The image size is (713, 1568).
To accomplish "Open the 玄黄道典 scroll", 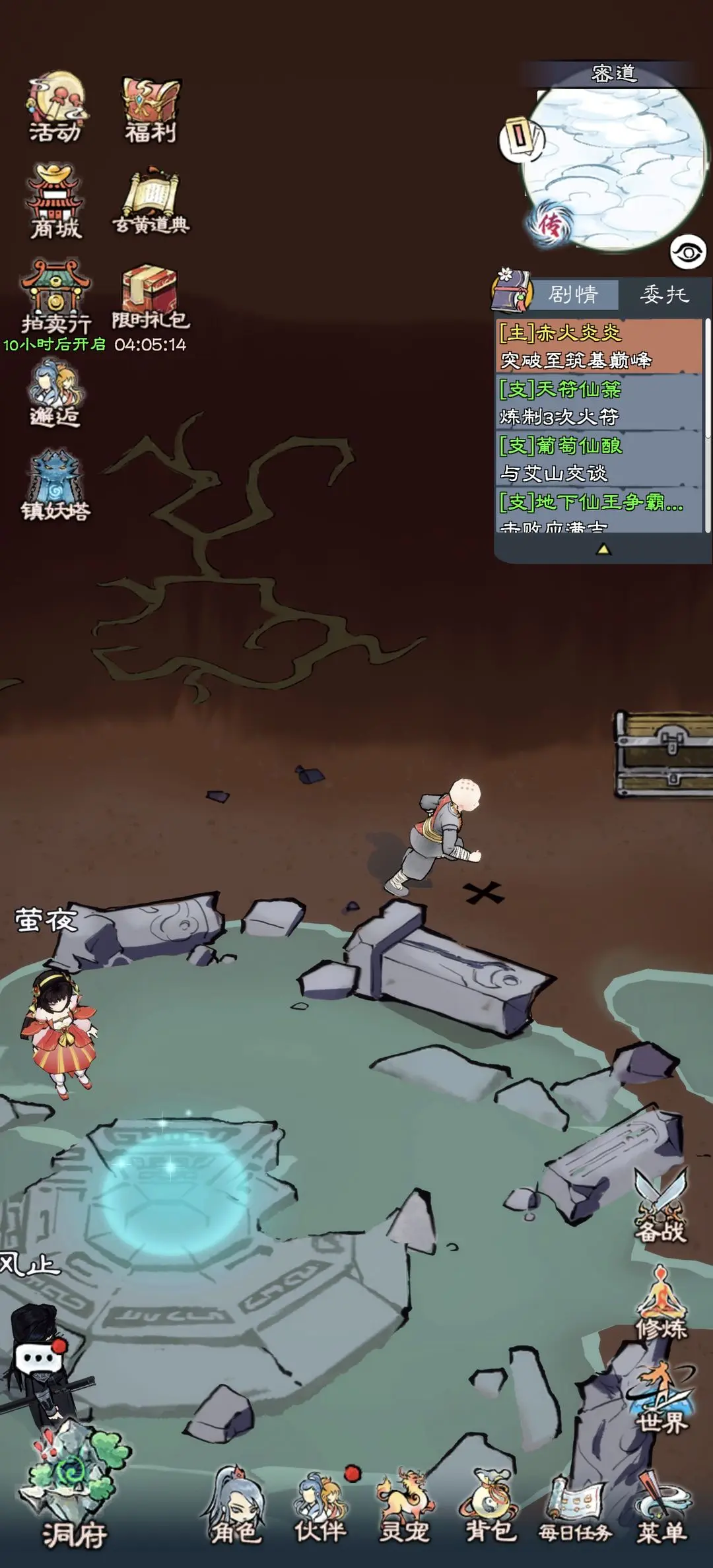I will [152, 203].
